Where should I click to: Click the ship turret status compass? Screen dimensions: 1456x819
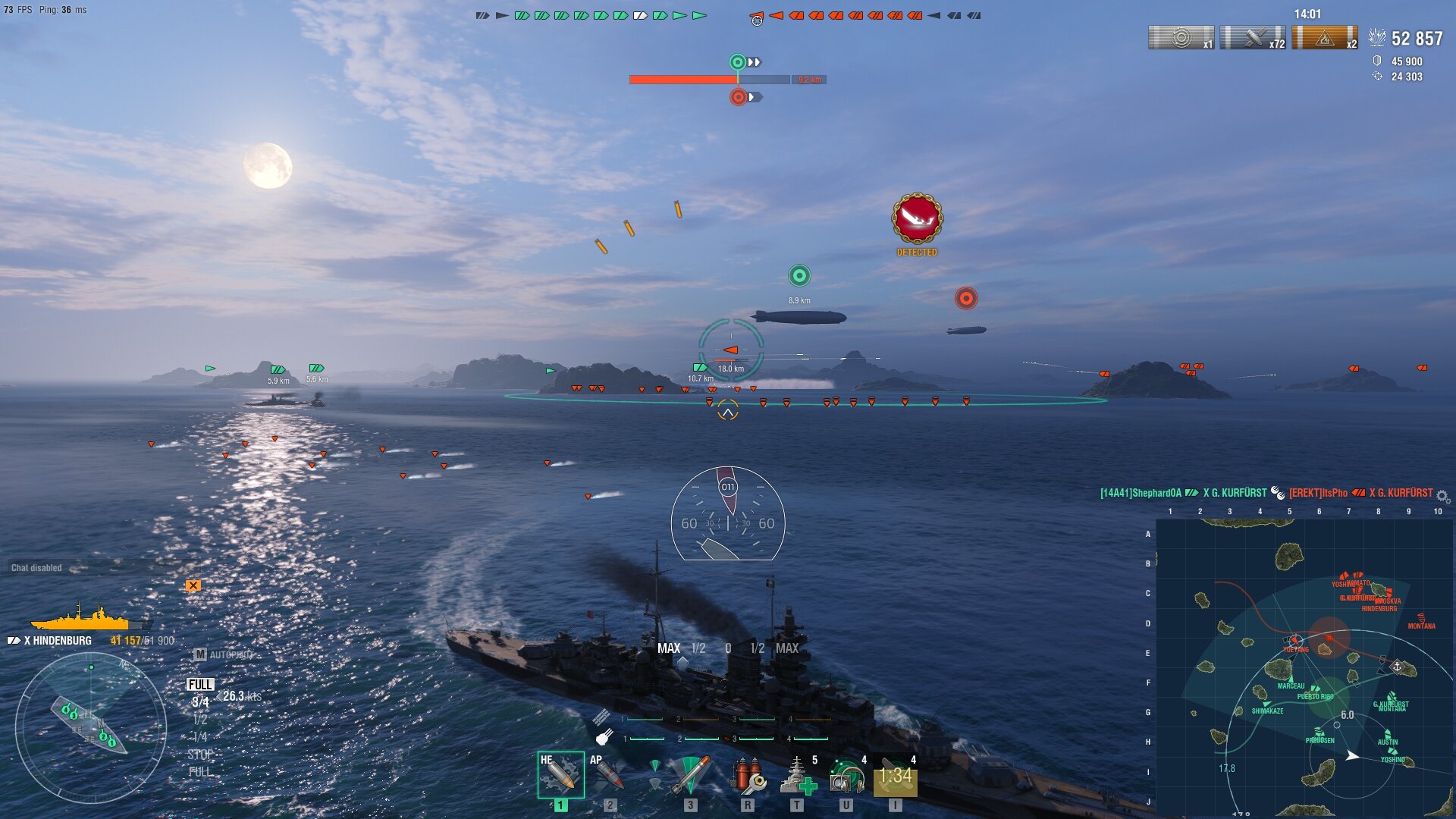coord(90,726)
